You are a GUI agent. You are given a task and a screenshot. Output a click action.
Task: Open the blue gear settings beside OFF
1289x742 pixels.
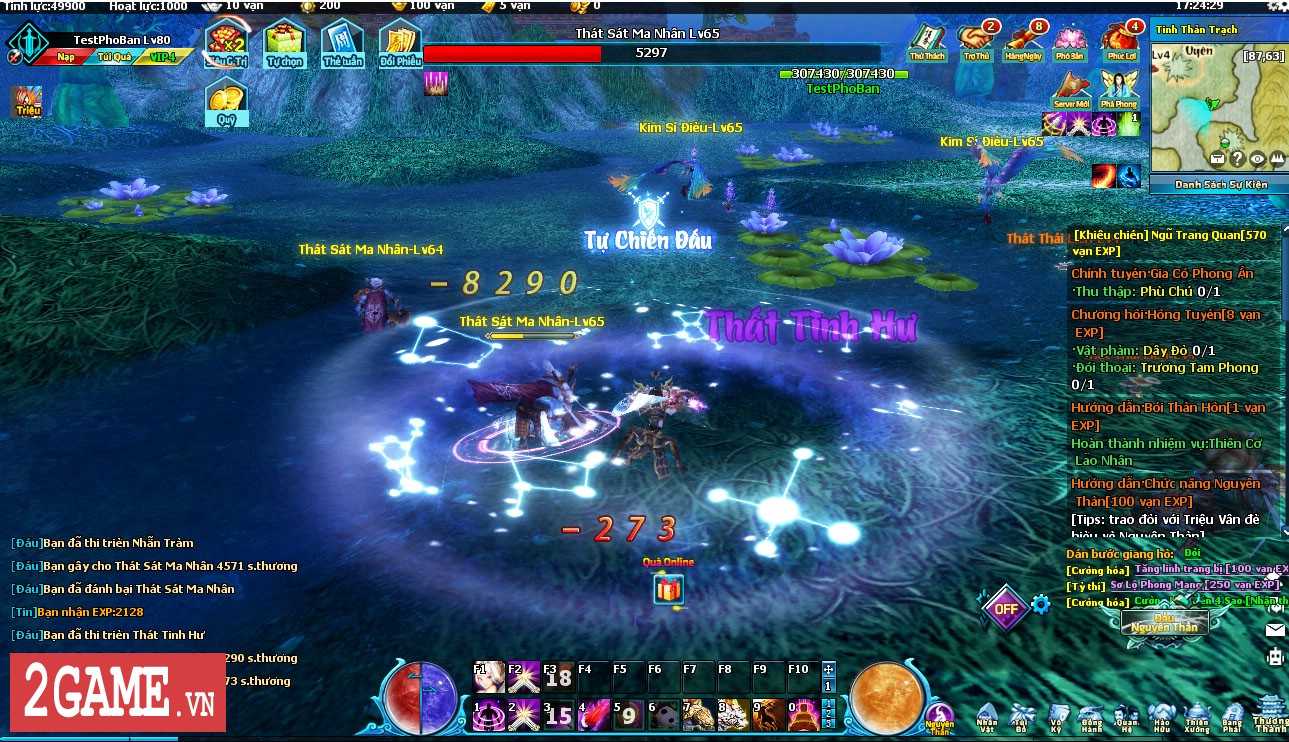coord(1041,604)
